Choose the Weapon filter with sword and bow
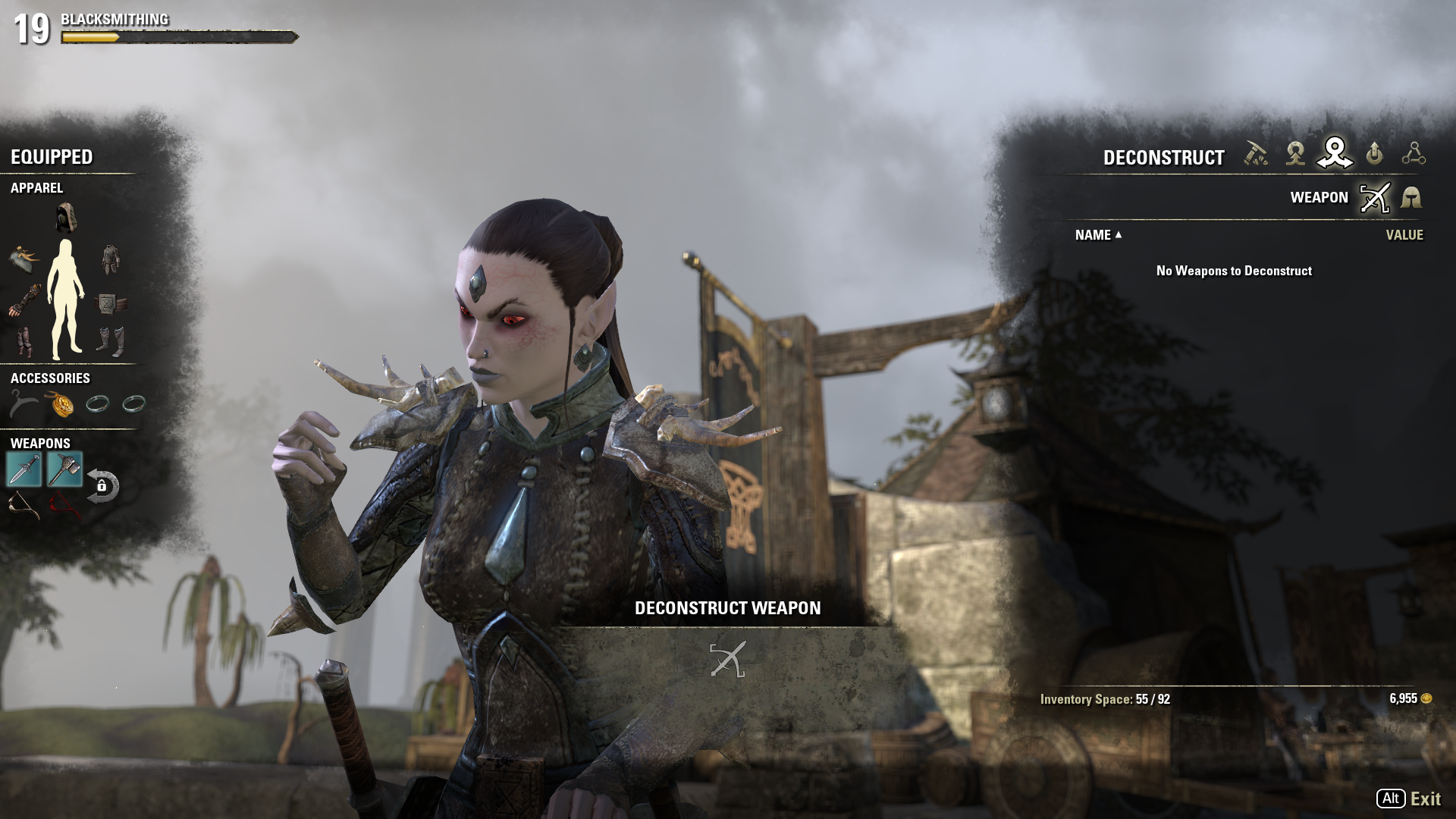This screenshot has width=1456, height=819. [1375, 198]
